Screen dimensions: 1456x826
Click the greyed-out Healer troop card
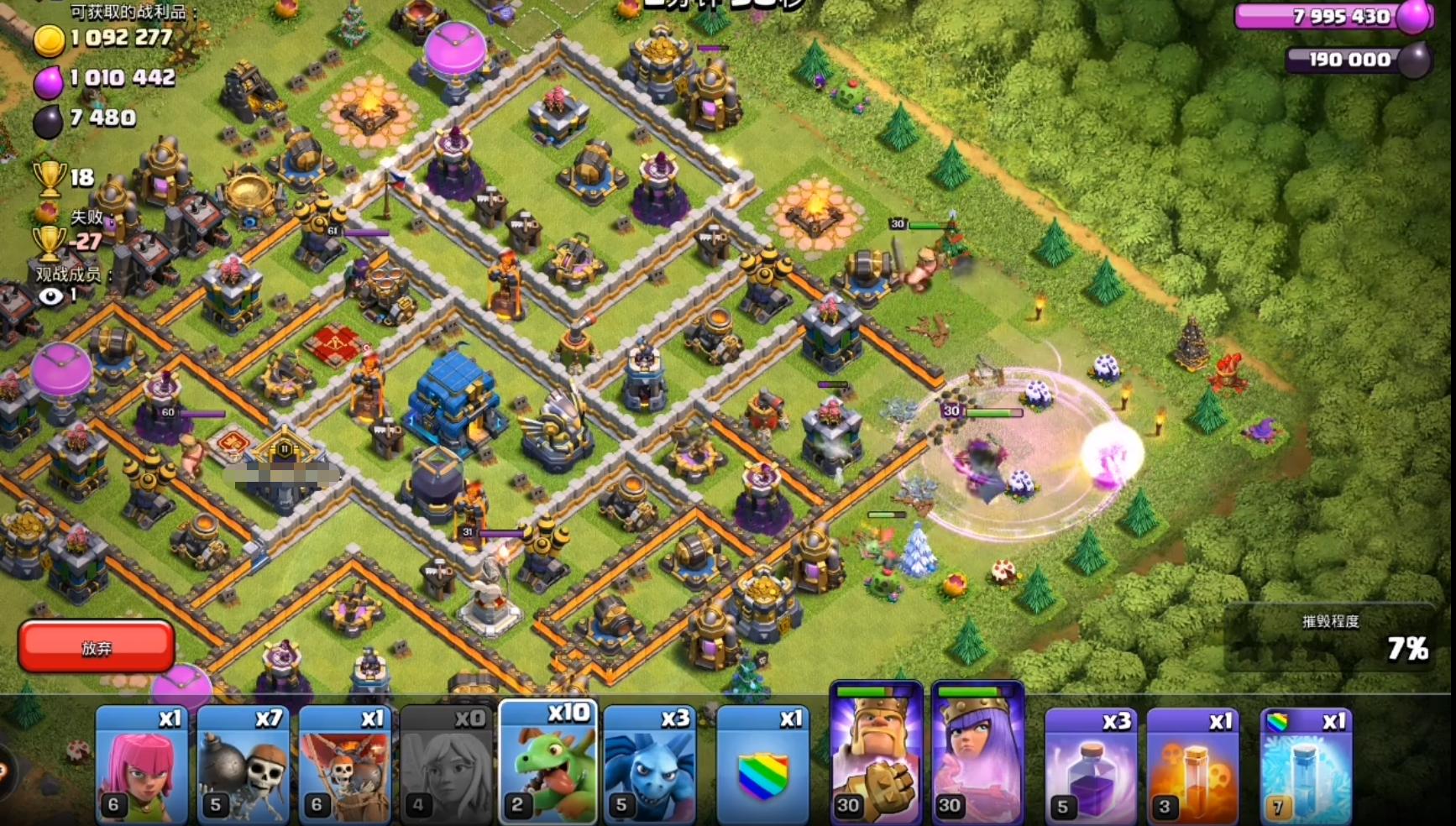coord(447,766)
